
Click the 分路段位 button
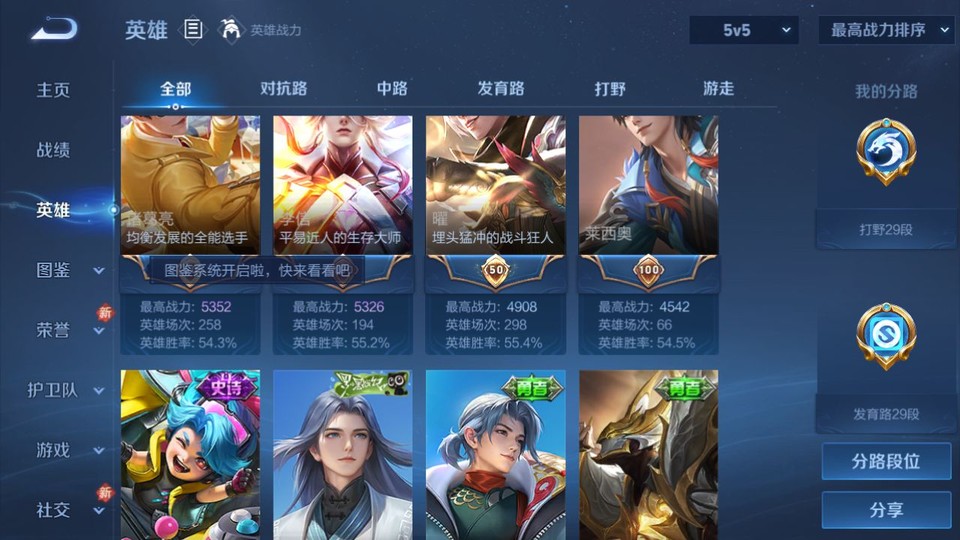click(x=886, y=462)
